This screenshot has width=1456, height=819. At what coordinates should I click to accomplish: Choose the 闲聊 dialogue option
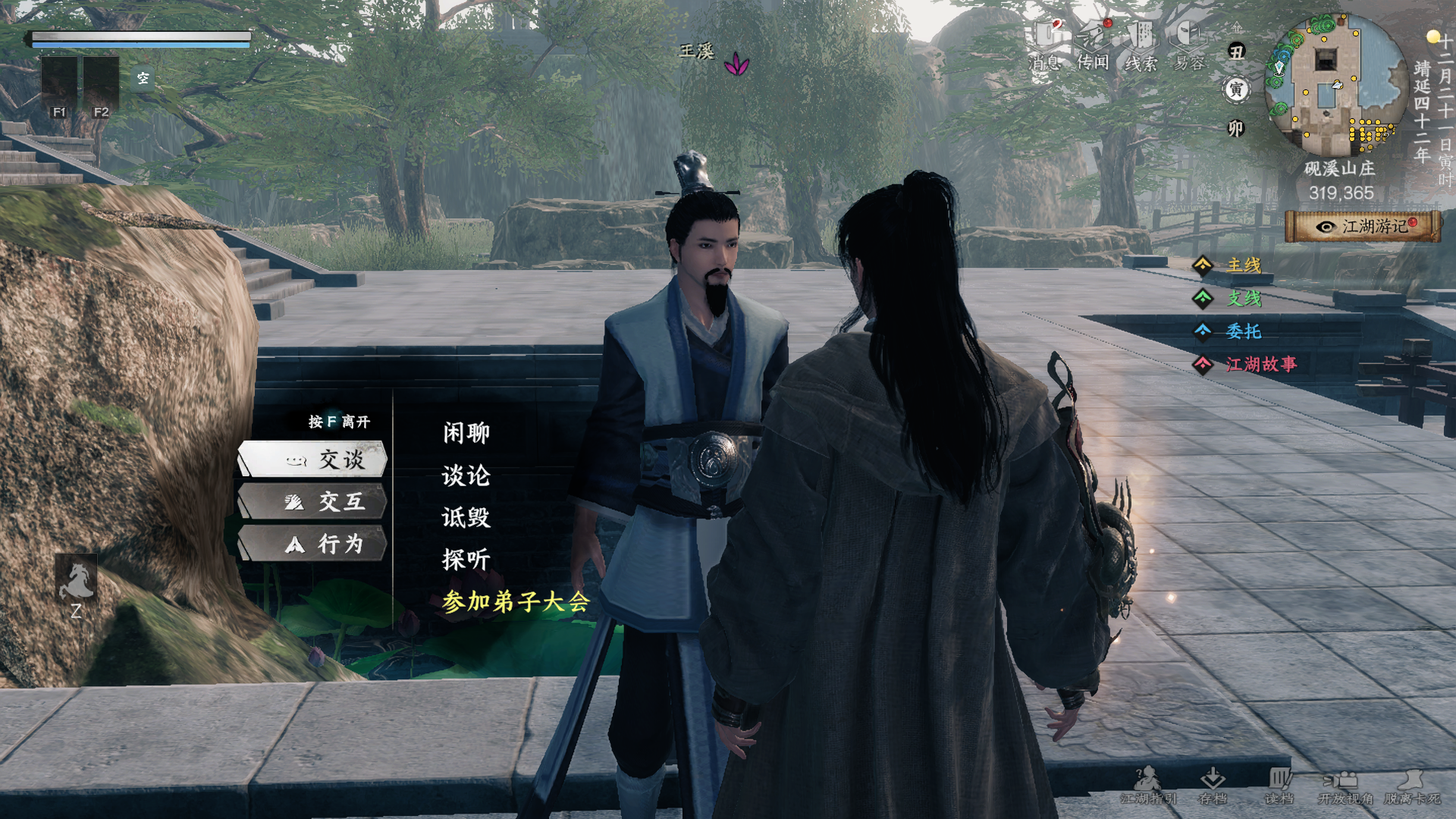coord(466,433)
